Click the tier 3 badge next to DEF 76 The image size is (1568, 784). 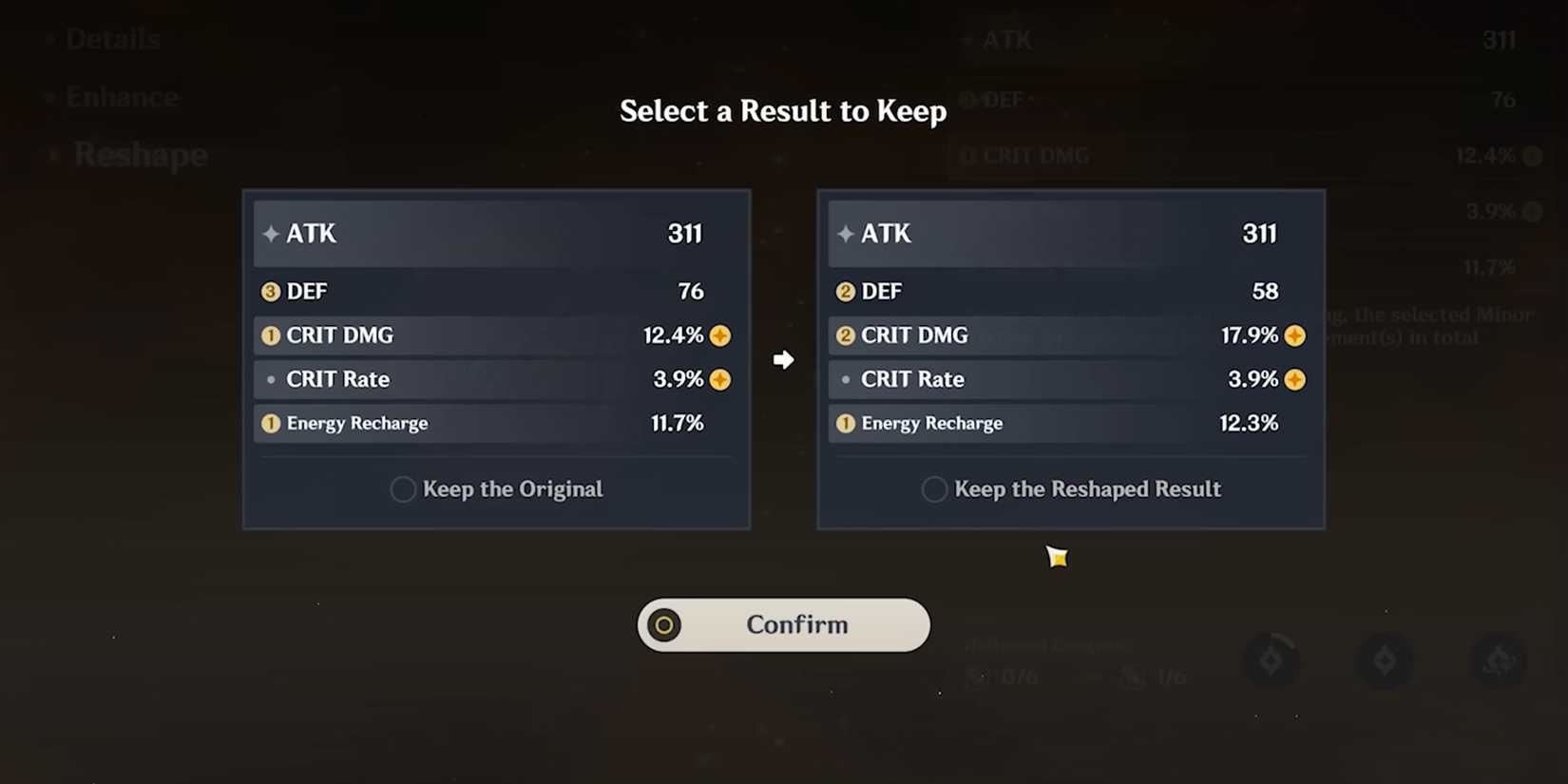coord(269,291)
